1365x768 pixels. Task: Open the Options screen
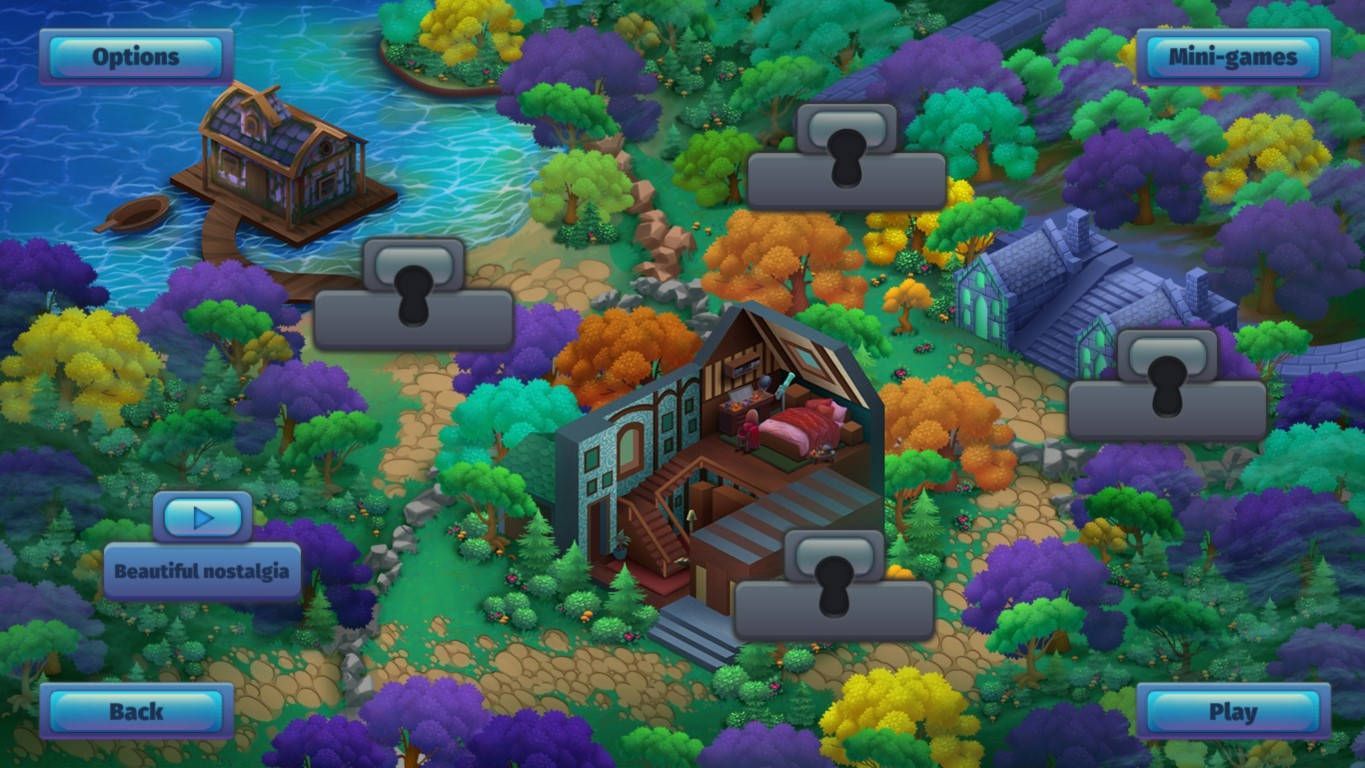pyautogui.click(x=137, y=56)
